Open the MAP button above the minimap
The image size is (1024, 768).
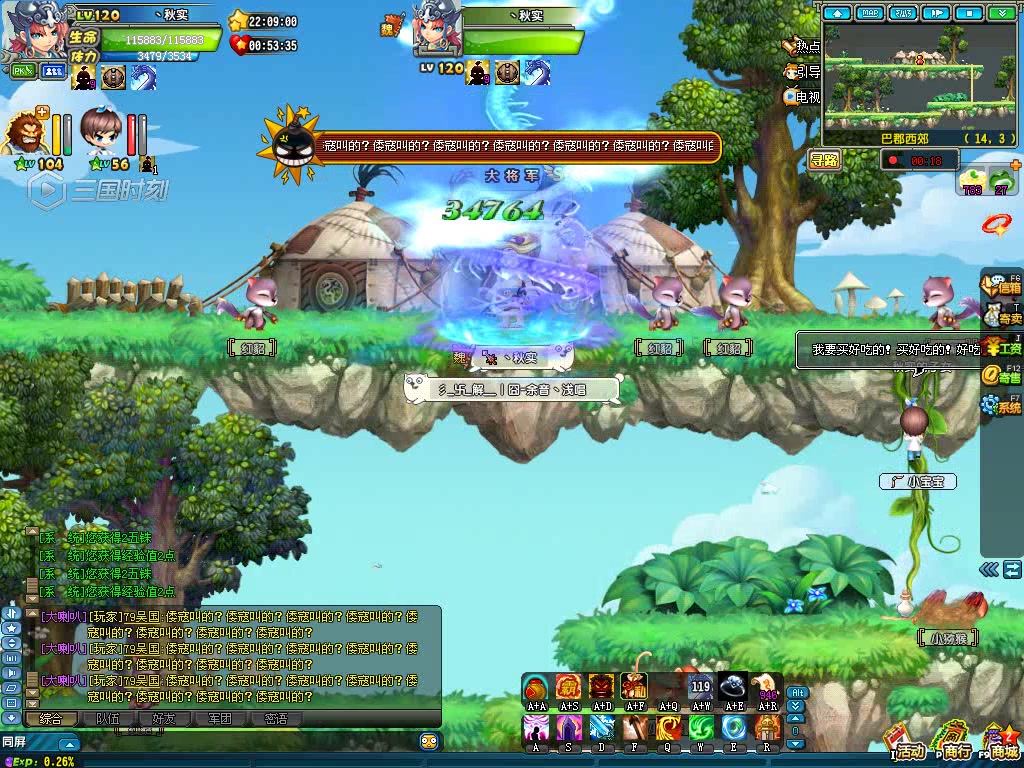coord(871,13)
